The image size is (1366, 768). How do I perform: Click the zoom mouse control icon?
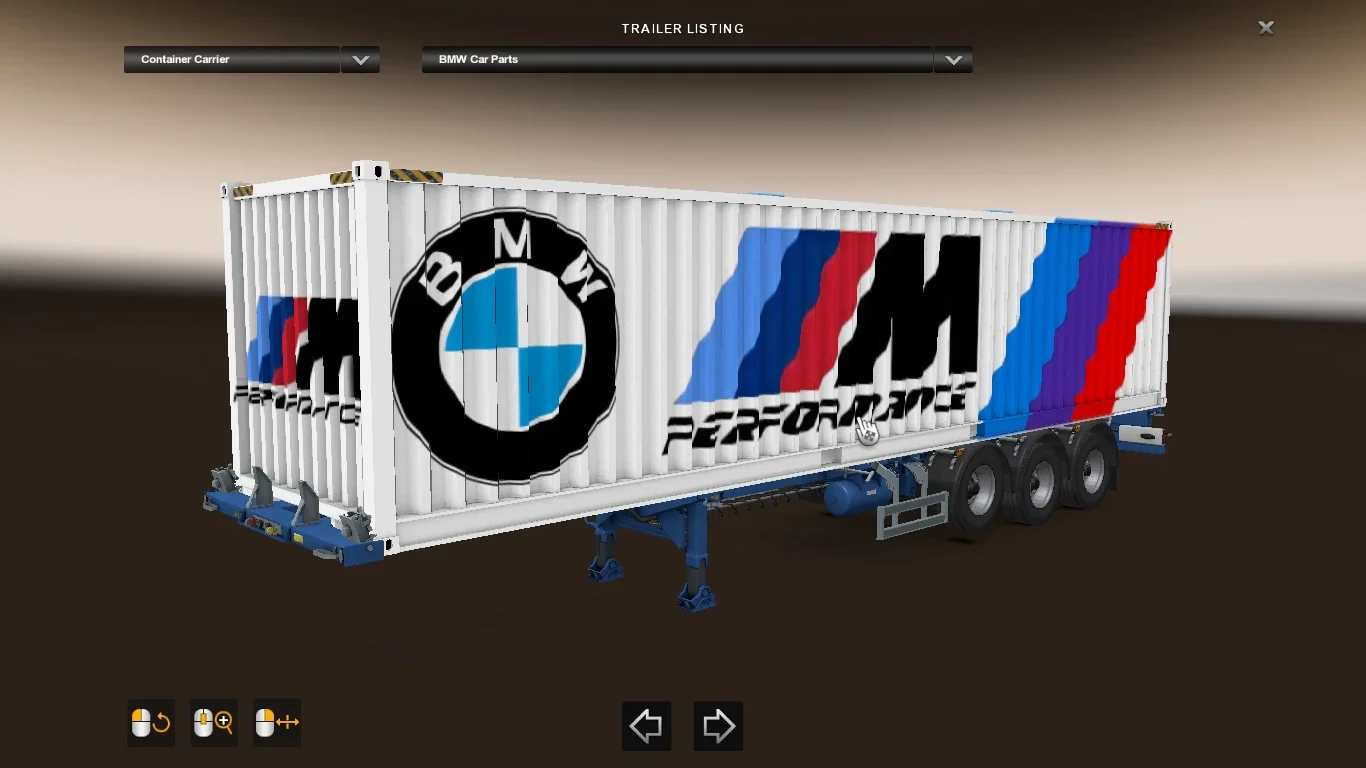click(x=213, y=723)
